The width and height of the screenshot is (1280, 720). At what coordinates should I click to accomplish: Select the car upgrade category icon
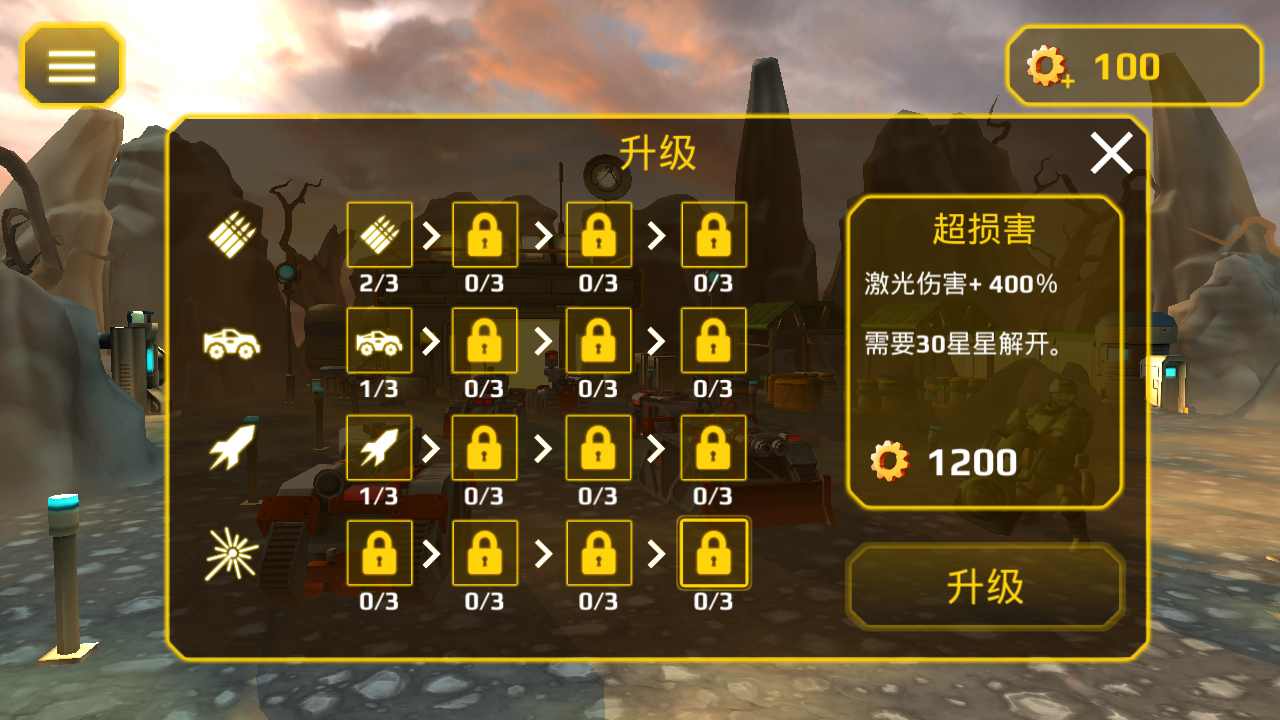(x=232, y=340)
